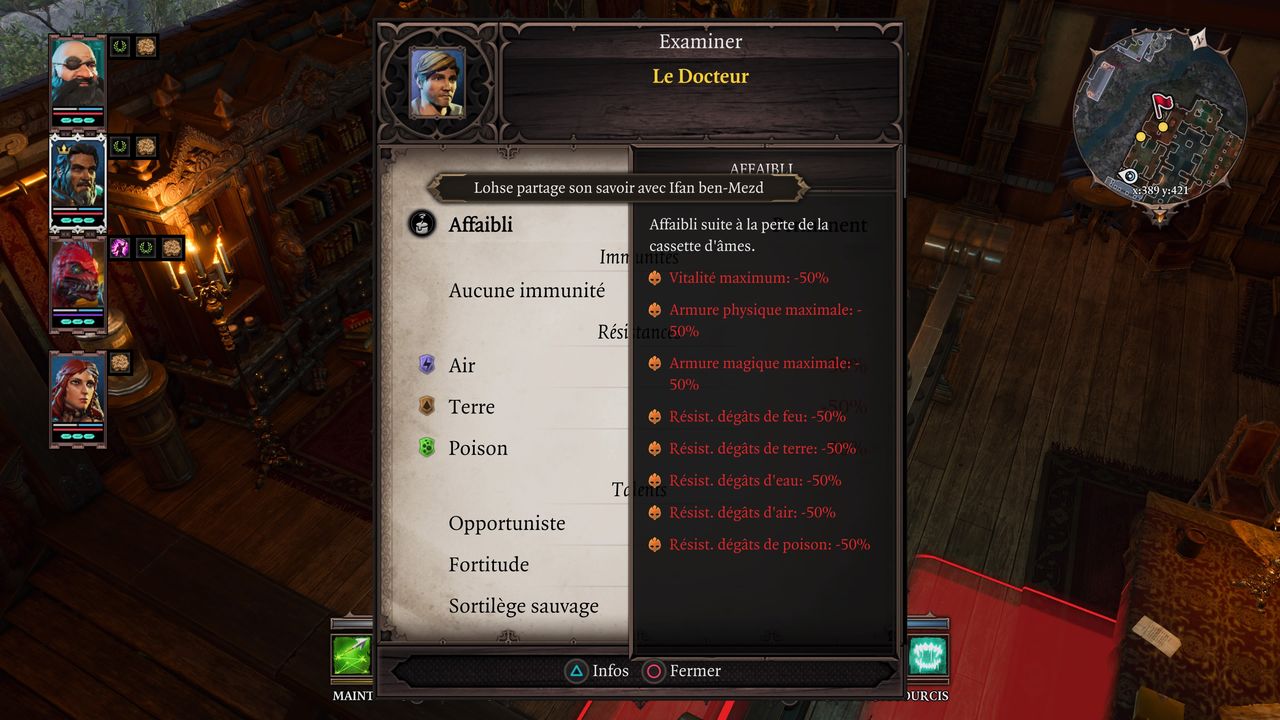The height and width of the screenshot is (720, 1280).
Task: Highlight the Fortitude talent row
Action: [x=489, y=565]
